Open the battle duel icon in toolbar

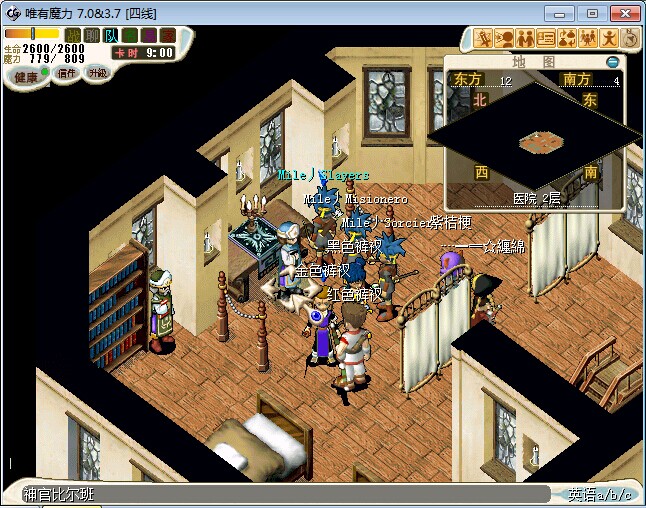(485, 39)
